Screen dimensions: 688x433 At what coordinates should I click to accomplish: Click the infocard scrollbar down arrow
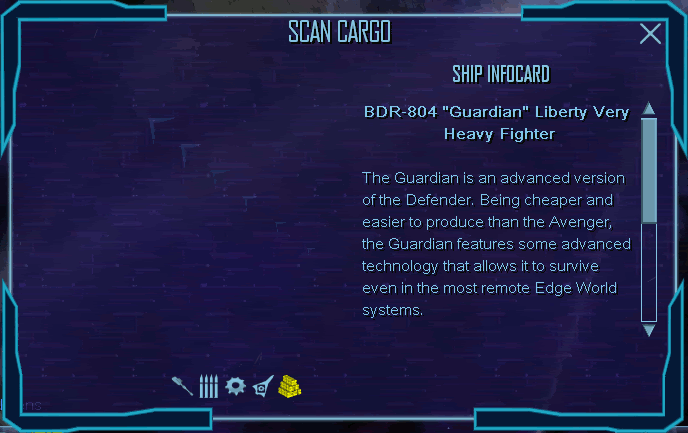click(648, 329)
